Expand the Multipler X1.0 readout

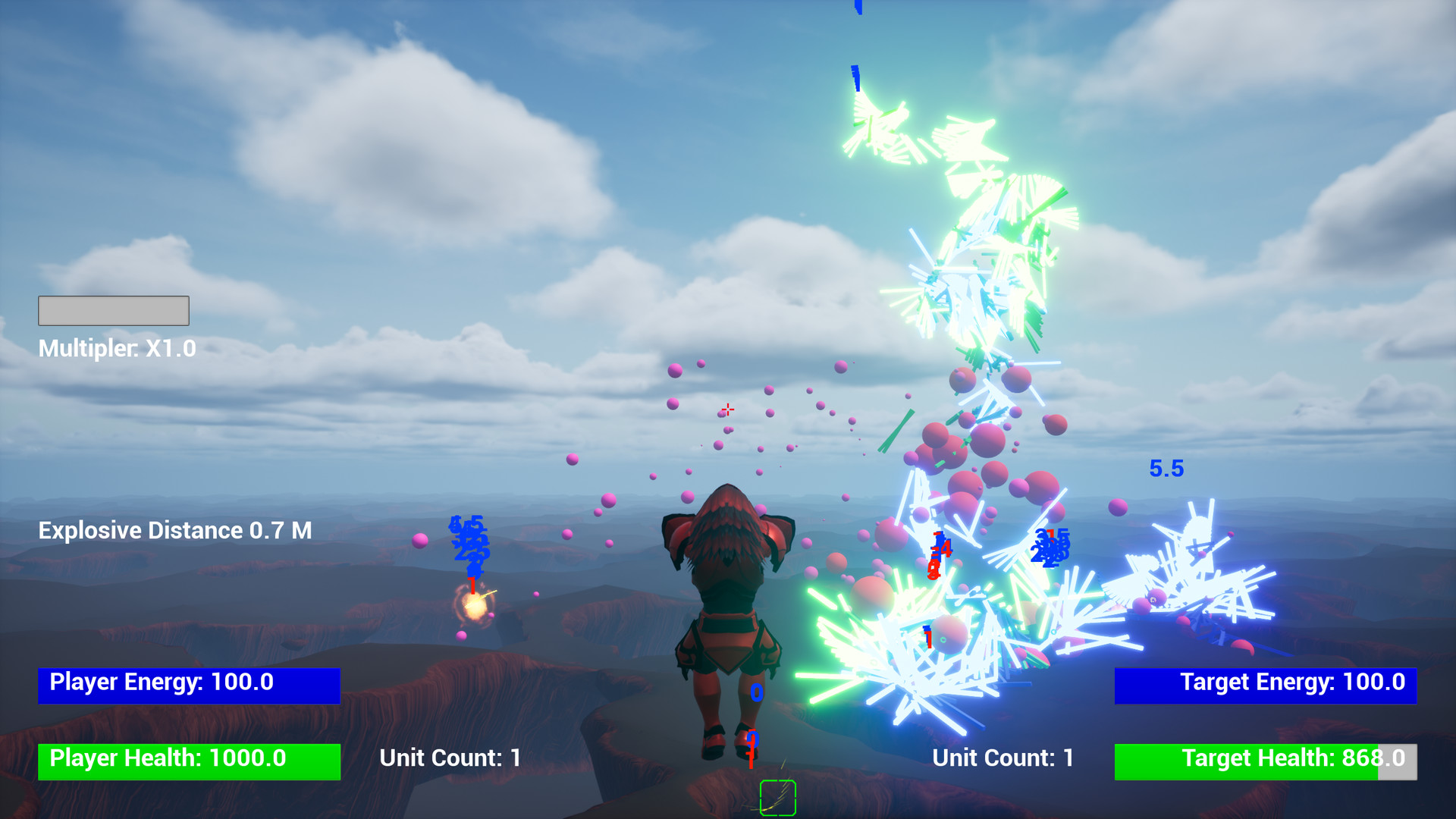pyautogui.click(x=117, y=349)
